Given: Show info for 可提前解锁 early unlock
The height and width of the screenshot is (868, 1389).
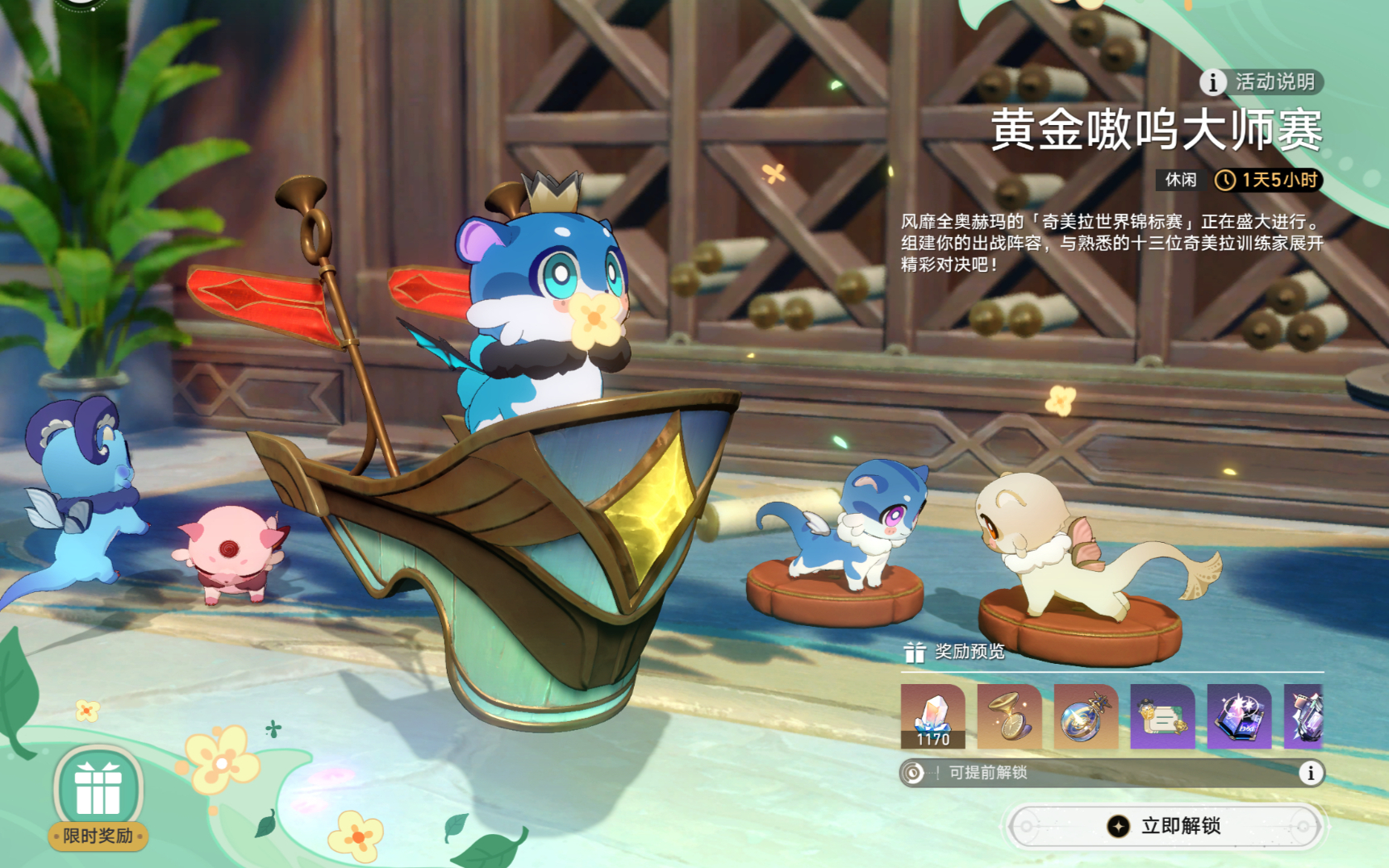Looking at the screenshot, I should [x=1311, y=773].
